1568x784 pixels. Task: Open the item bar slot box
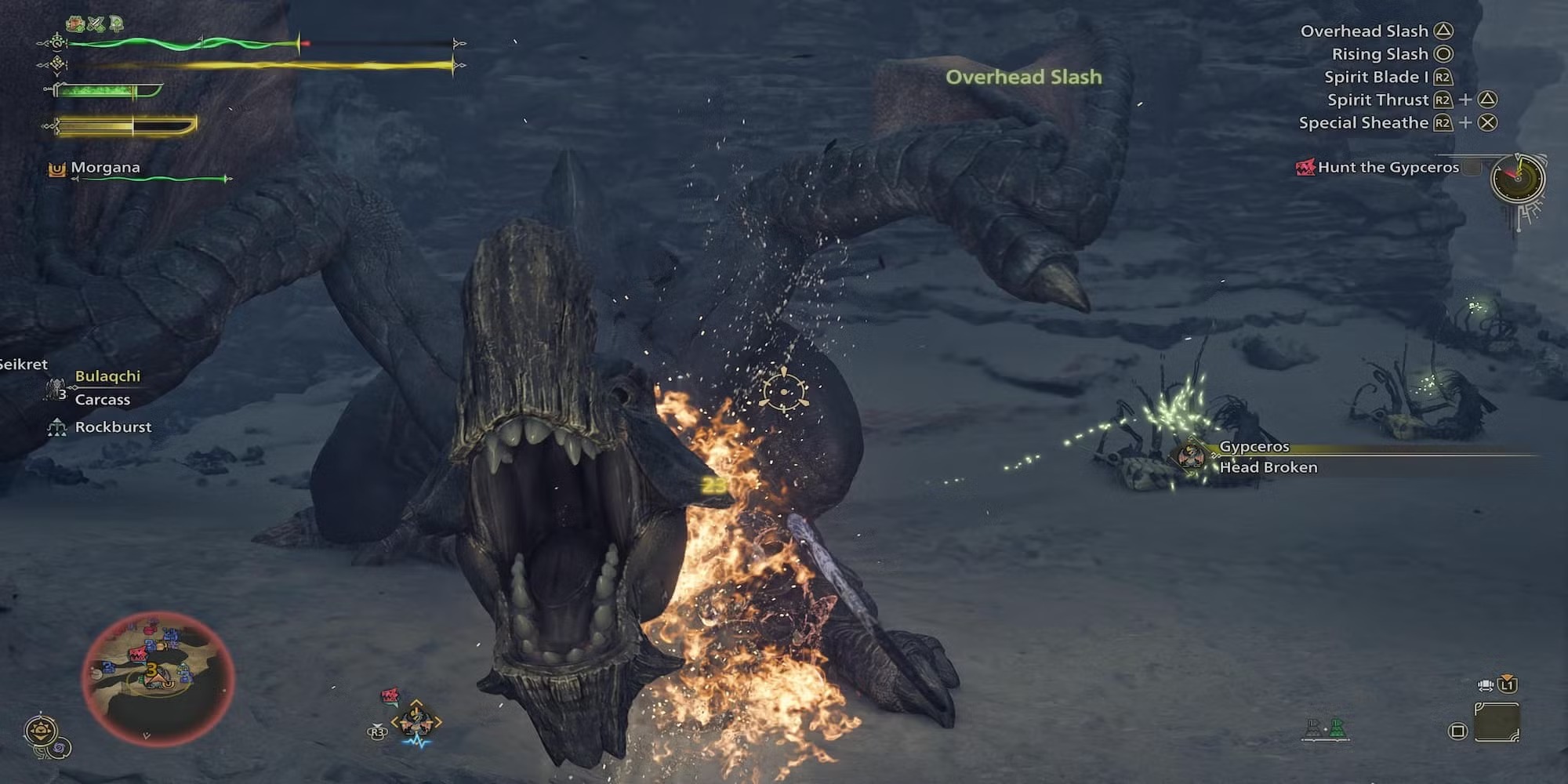tap(1497, 722)
